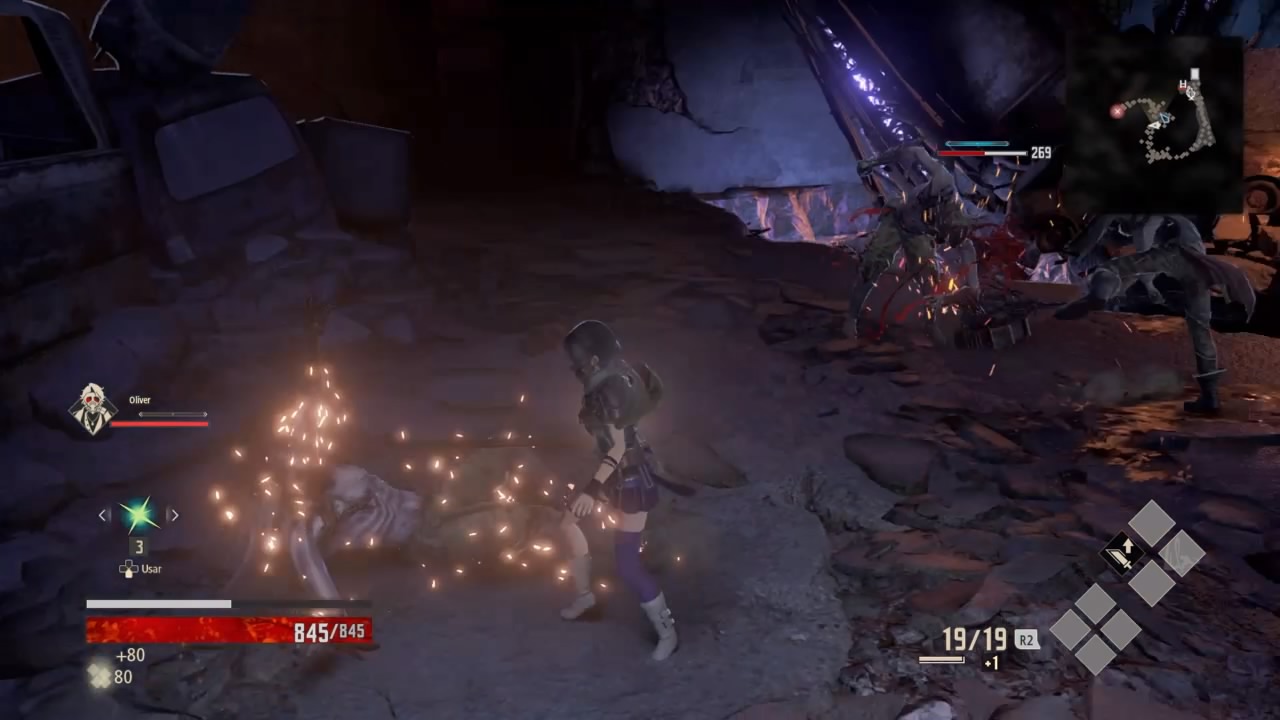Select Oliver's companion portrait
Viewport: 1280px width, 720px height.
pyautogui.click(x=92, y=409)
